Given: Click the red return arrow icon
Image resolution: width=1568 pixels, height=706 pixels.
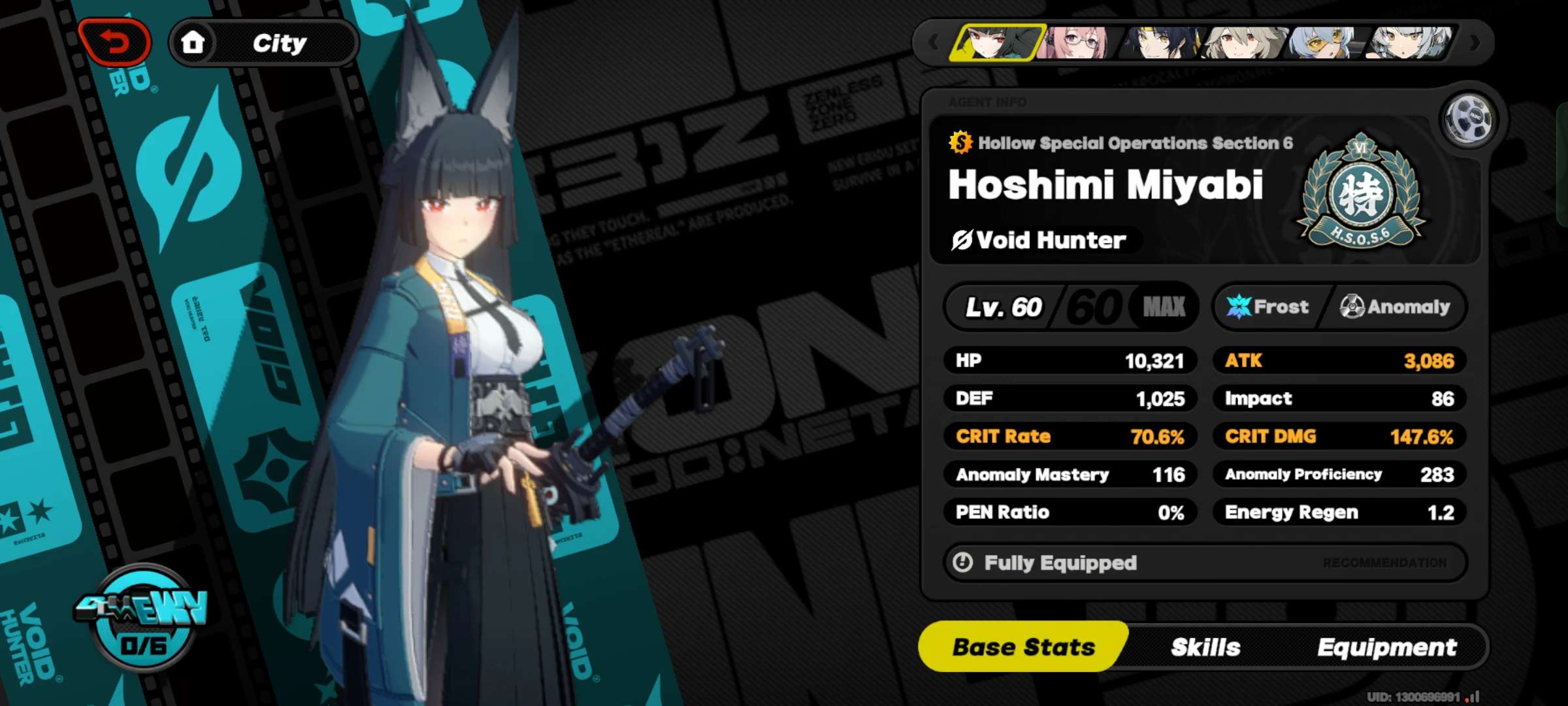Looking at the screenshot, I should point(115,41).
